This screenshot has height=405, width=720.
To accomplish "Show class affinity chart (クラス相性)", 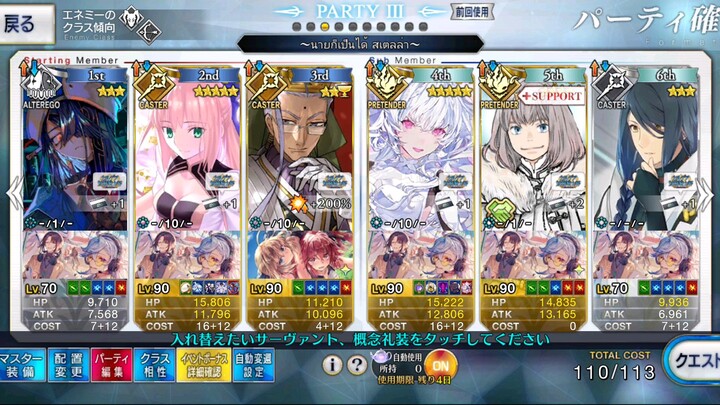I will pyautogui.click(x=157, y=365).
